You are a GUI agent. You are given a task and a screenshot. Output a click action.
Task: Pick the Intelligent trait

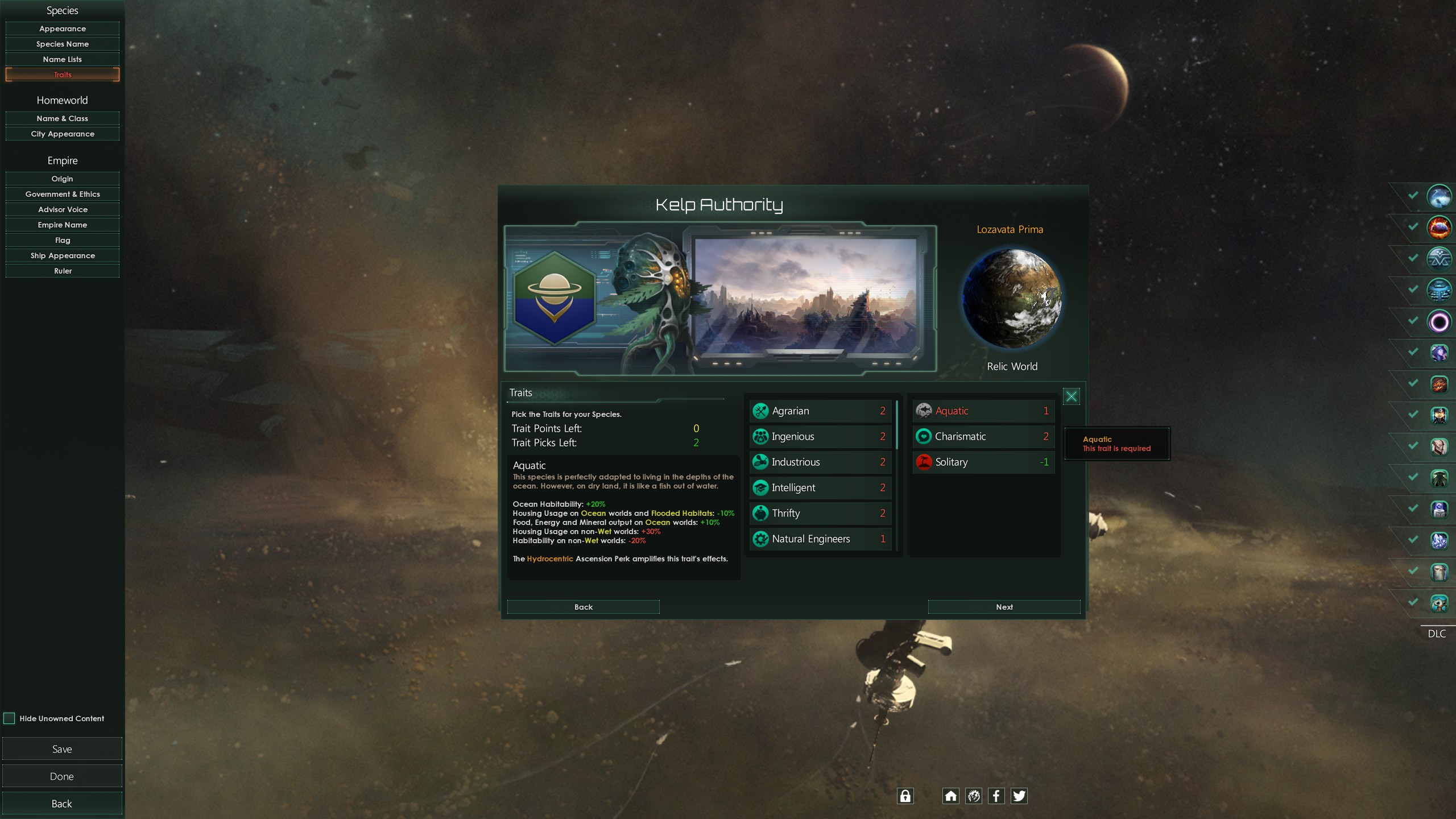(x=820, y=487)
